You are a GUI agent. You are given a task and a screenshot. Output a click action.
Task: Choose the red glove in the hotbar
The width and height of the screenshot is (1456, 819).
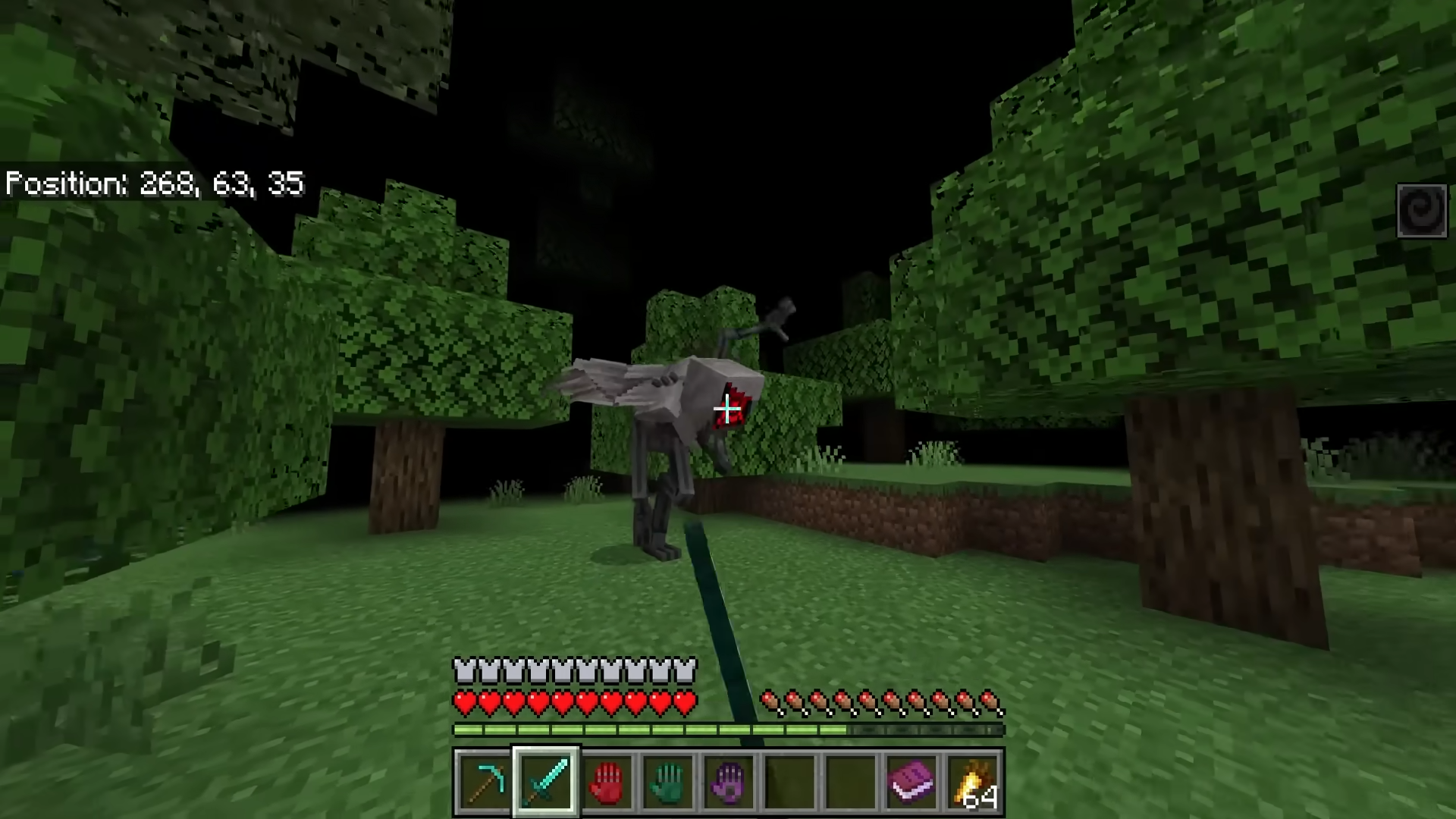tap(607, 782)
